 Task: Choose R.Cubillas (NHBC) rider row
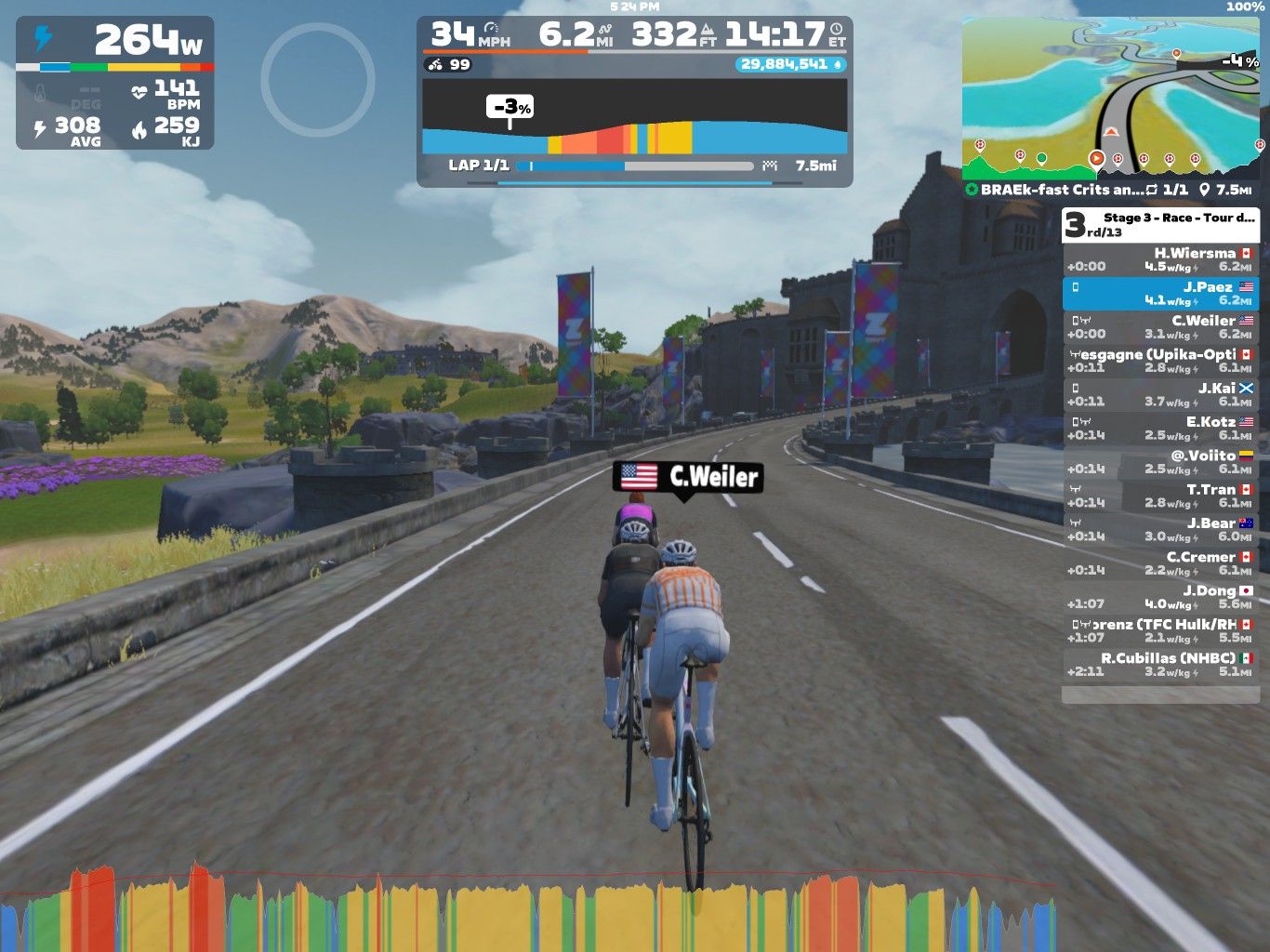tap(1160, 665)
